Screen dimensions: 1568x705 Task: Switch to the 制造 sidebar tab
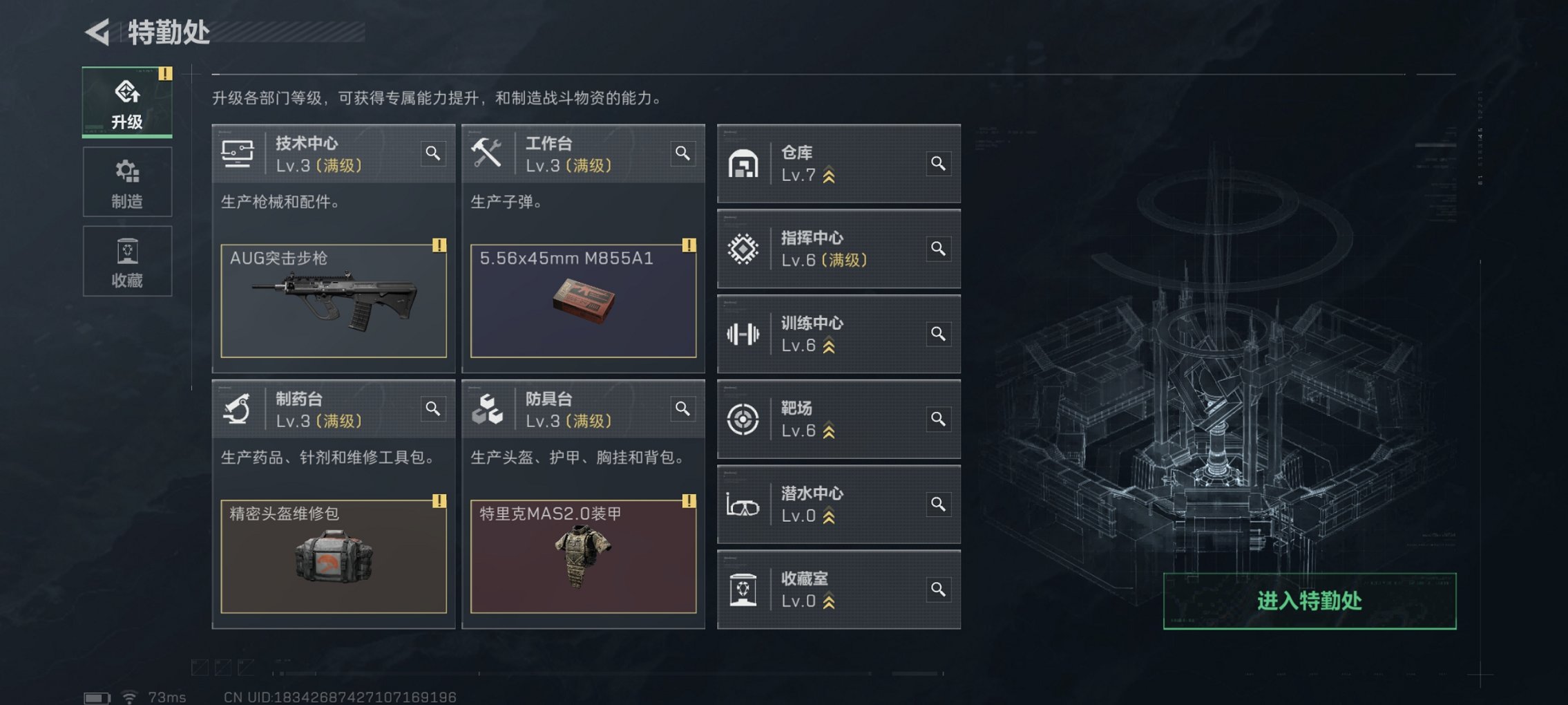(x=126, y=182)
